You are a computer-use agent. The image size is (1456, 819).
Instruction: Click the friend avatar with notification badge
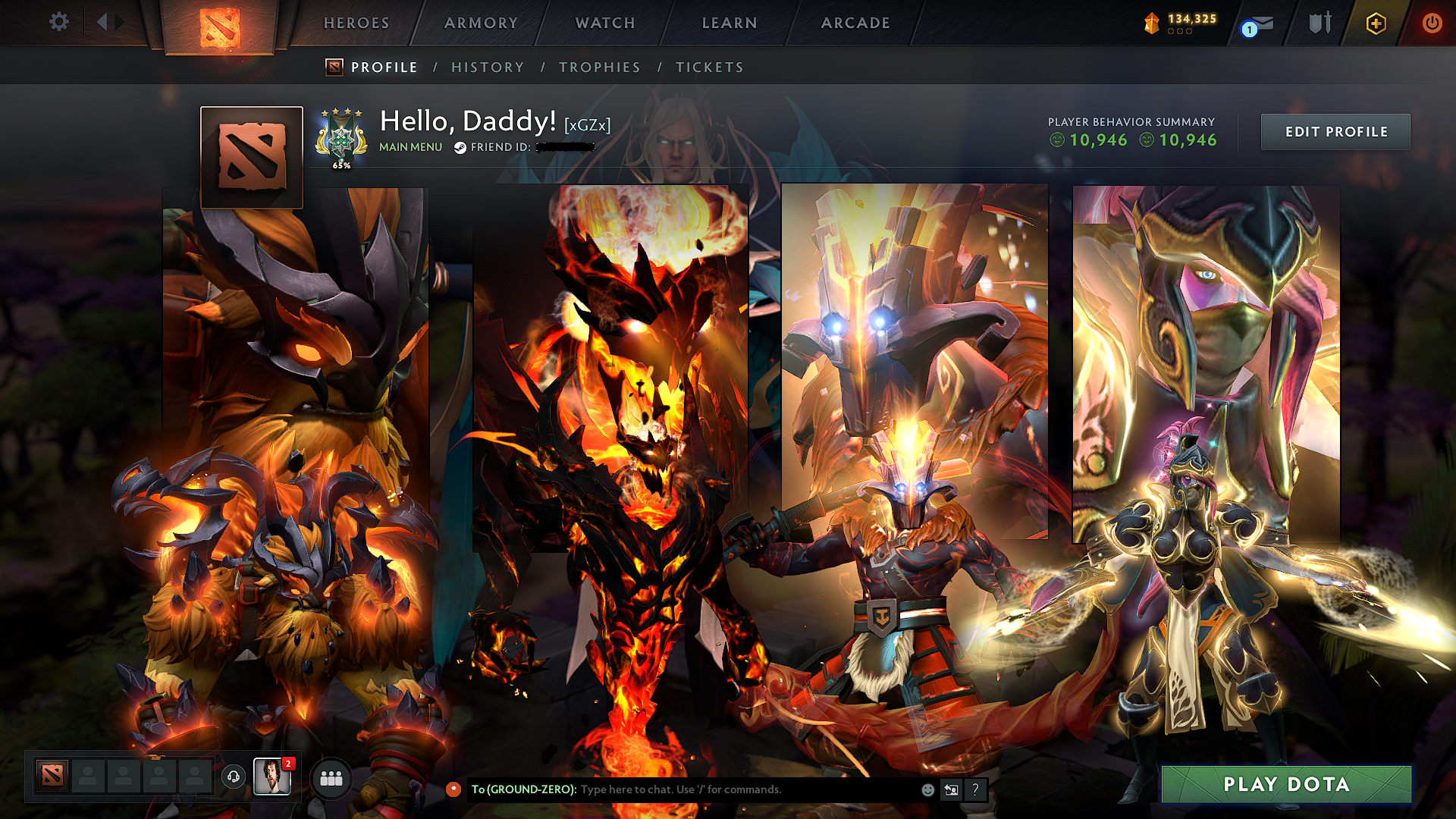(x=274, y=777)
